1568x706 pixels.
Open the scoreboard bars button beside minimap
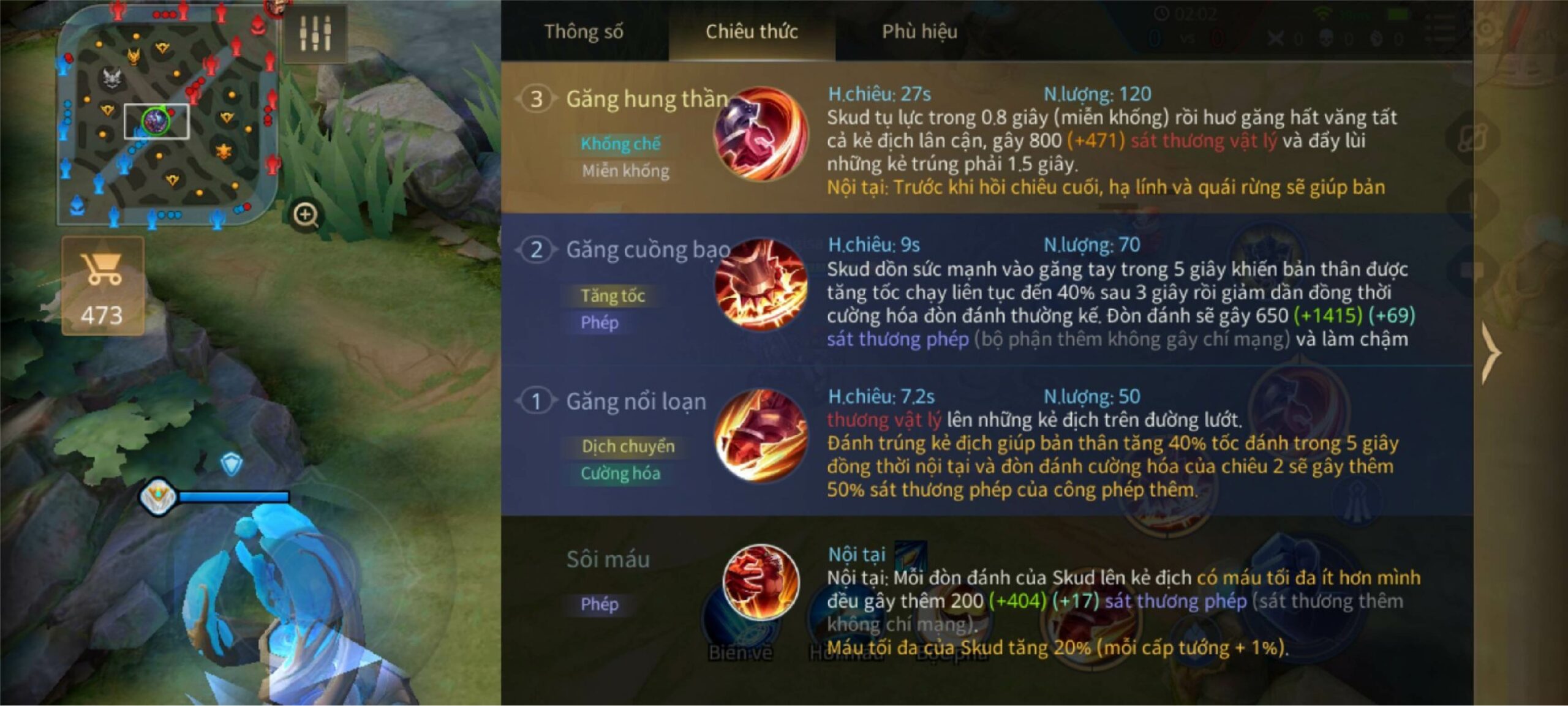tap(315, 33)
